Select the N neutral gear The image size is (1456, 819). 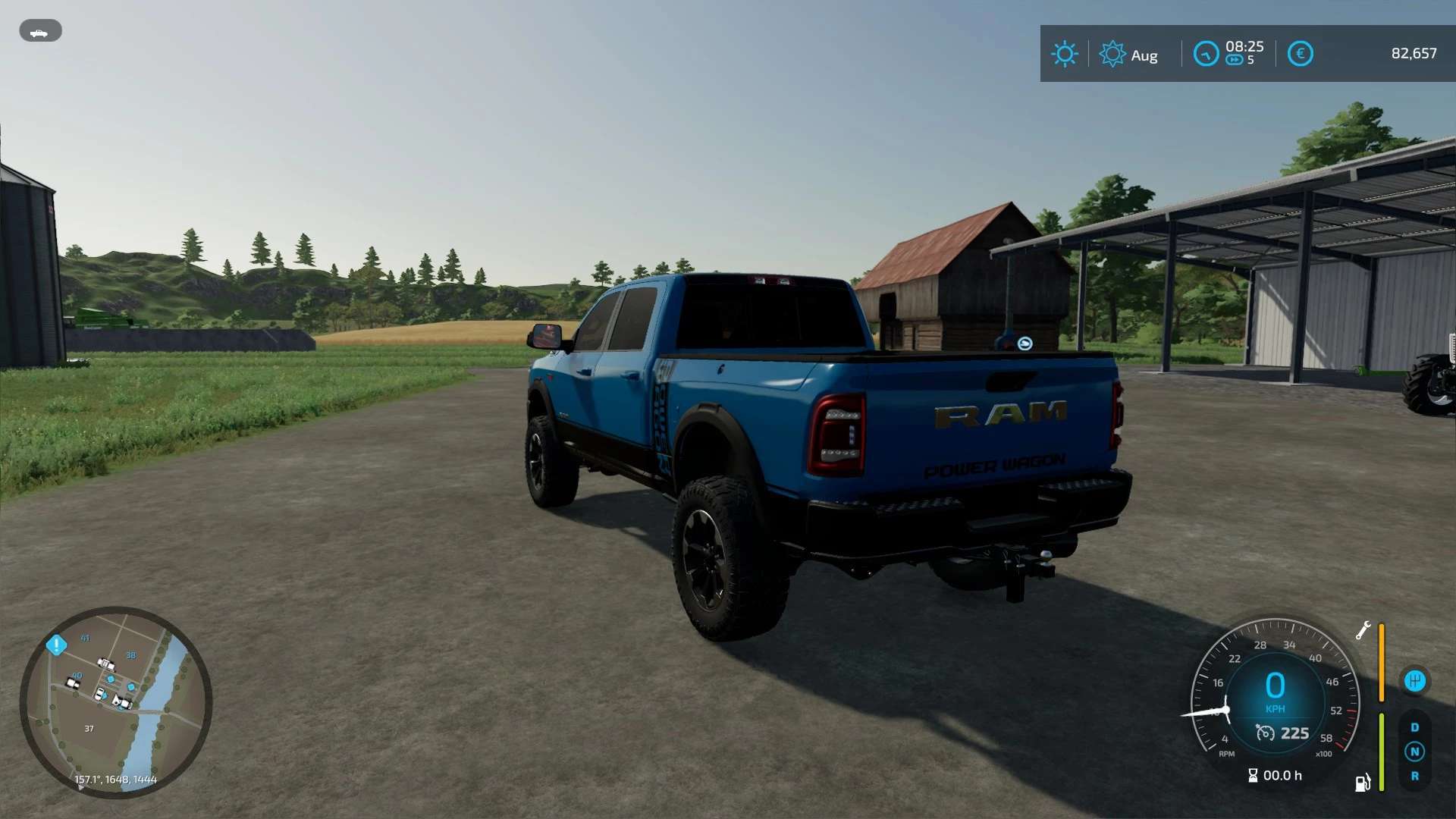click(1414, 752)
